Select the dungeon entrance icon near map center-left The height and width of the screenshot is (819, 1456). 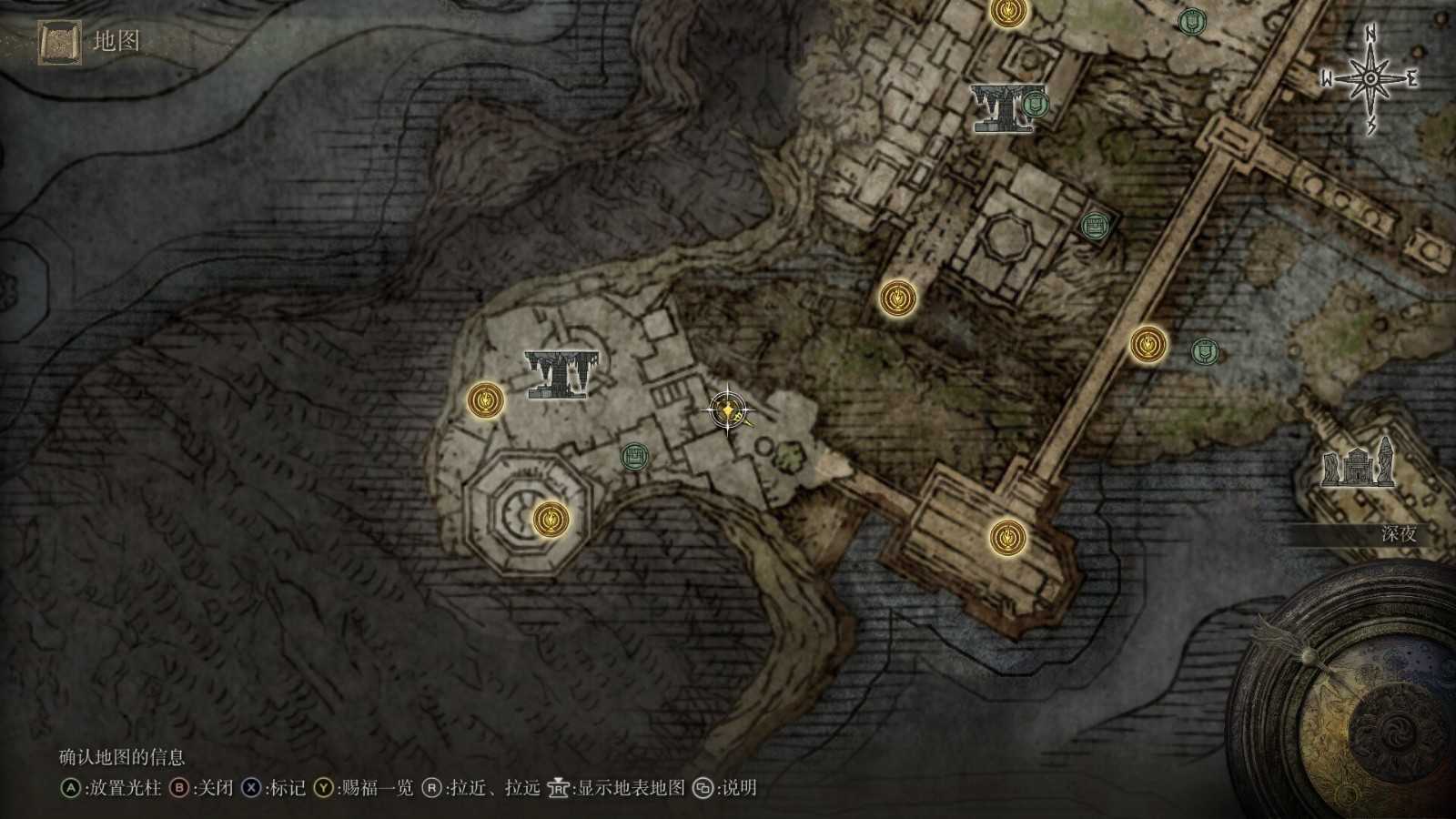[x=561, y=374]
